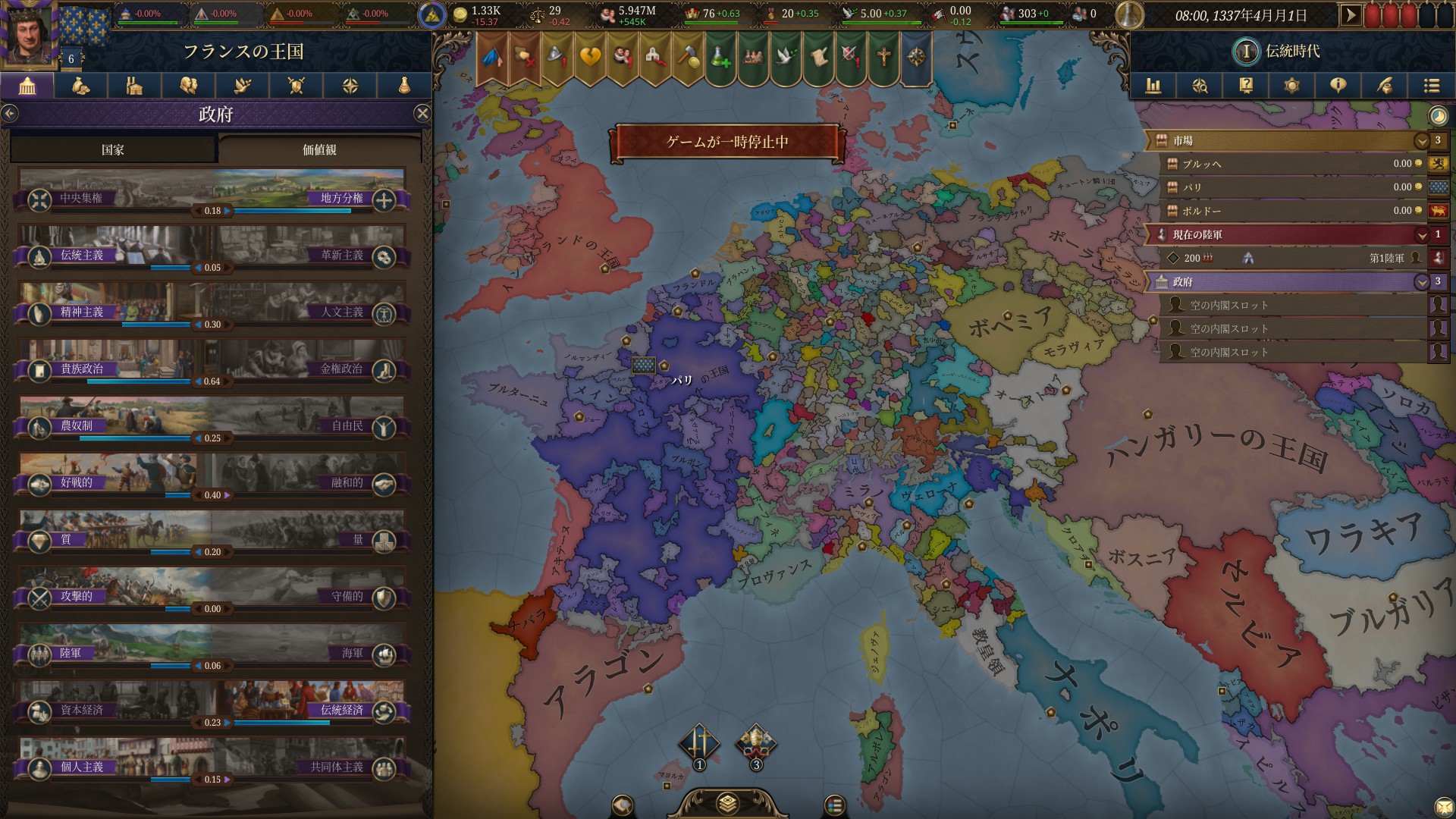This screenshot has height=819, width=1456.
Task: Open the game settings gear icon
Action: 1293,86
